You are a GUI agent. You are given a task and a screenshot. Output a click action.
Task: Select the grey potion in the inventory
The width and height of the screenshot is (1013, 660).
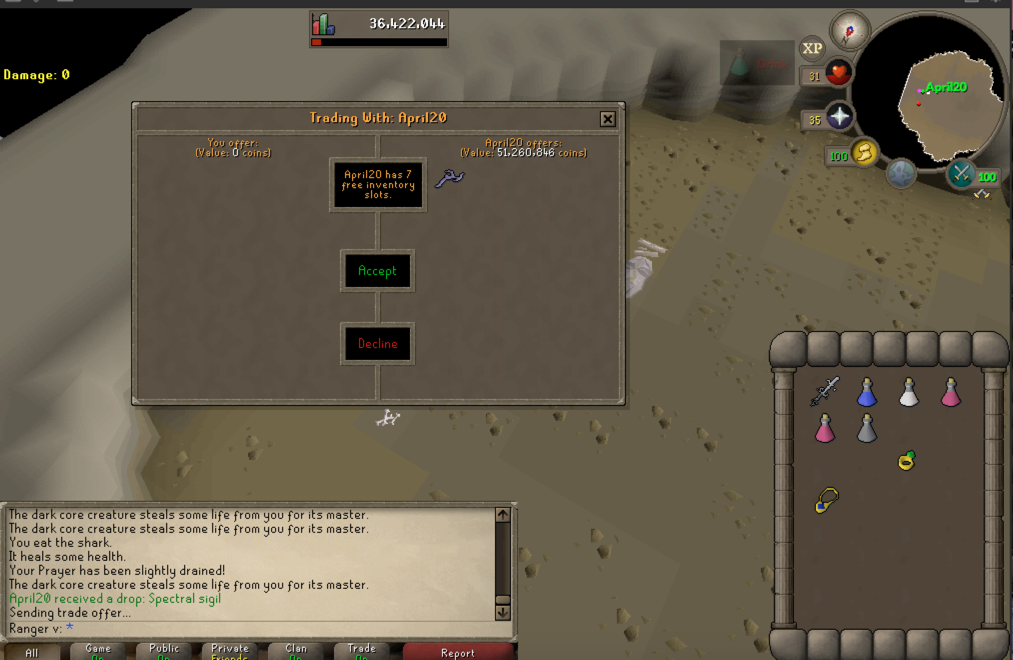867,428
